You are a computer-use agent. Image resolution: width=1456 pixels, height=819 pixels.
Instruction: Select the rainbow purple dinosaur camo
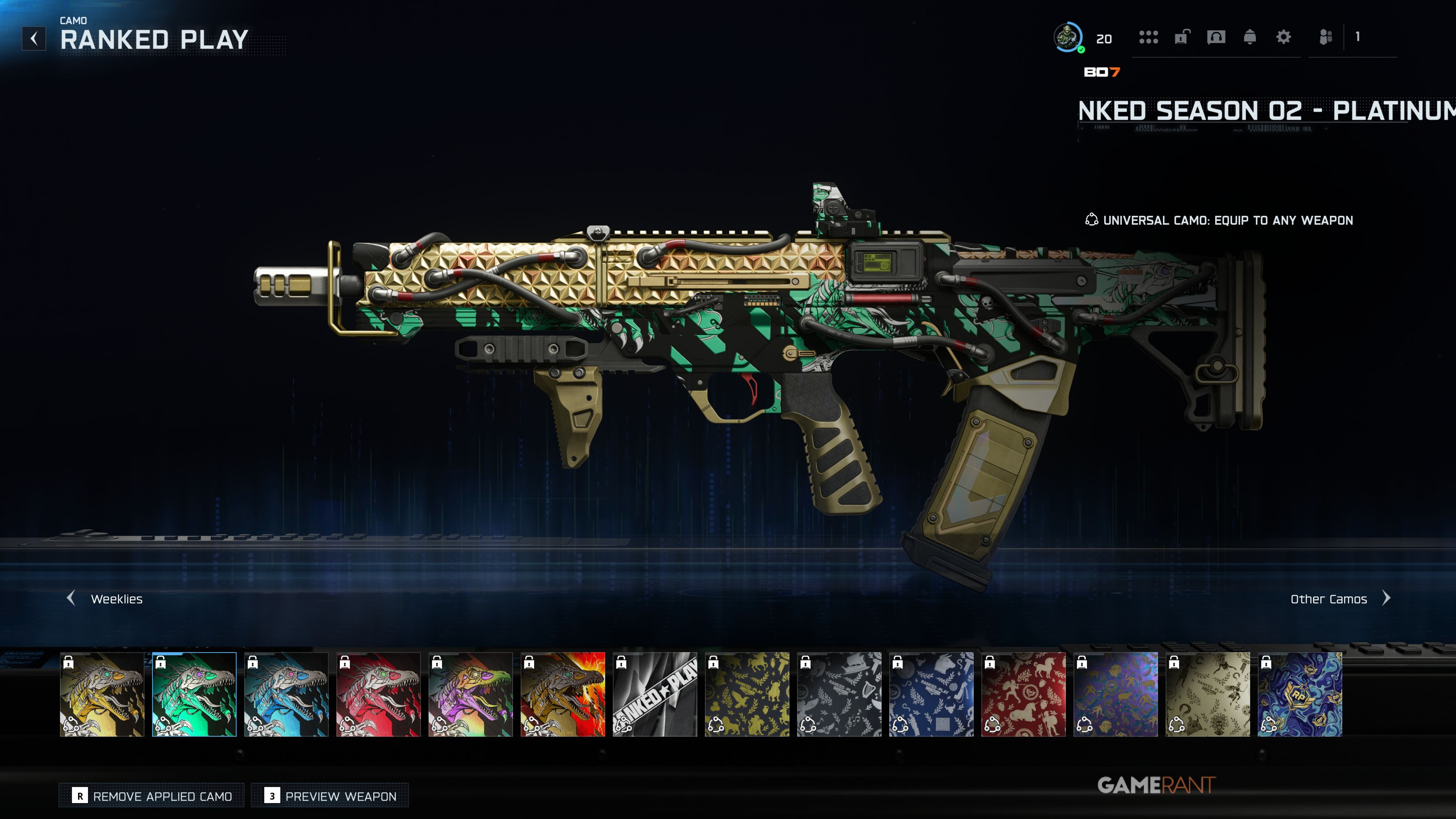(471, 694)
